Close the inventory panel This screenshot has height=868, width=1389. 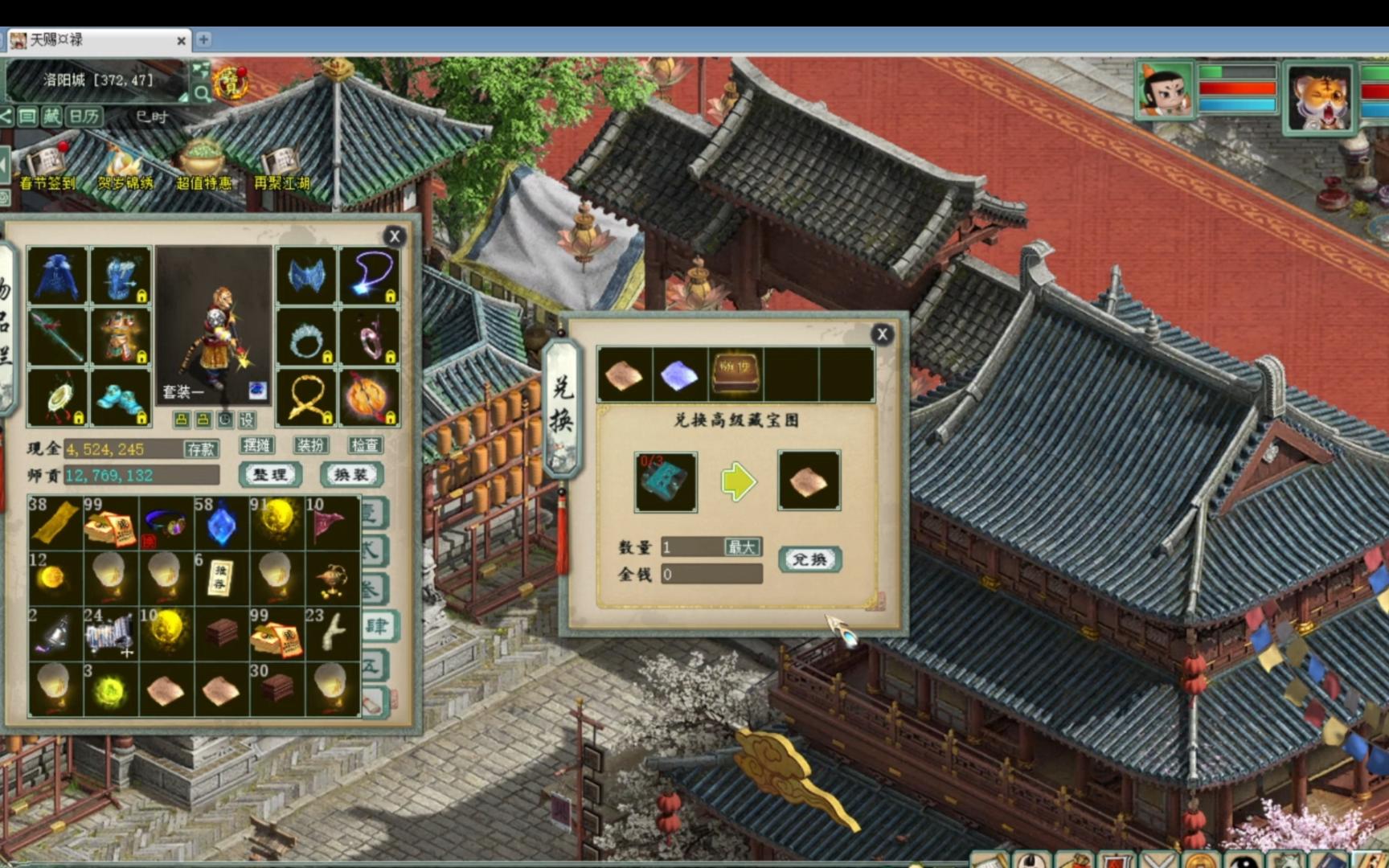394,236
